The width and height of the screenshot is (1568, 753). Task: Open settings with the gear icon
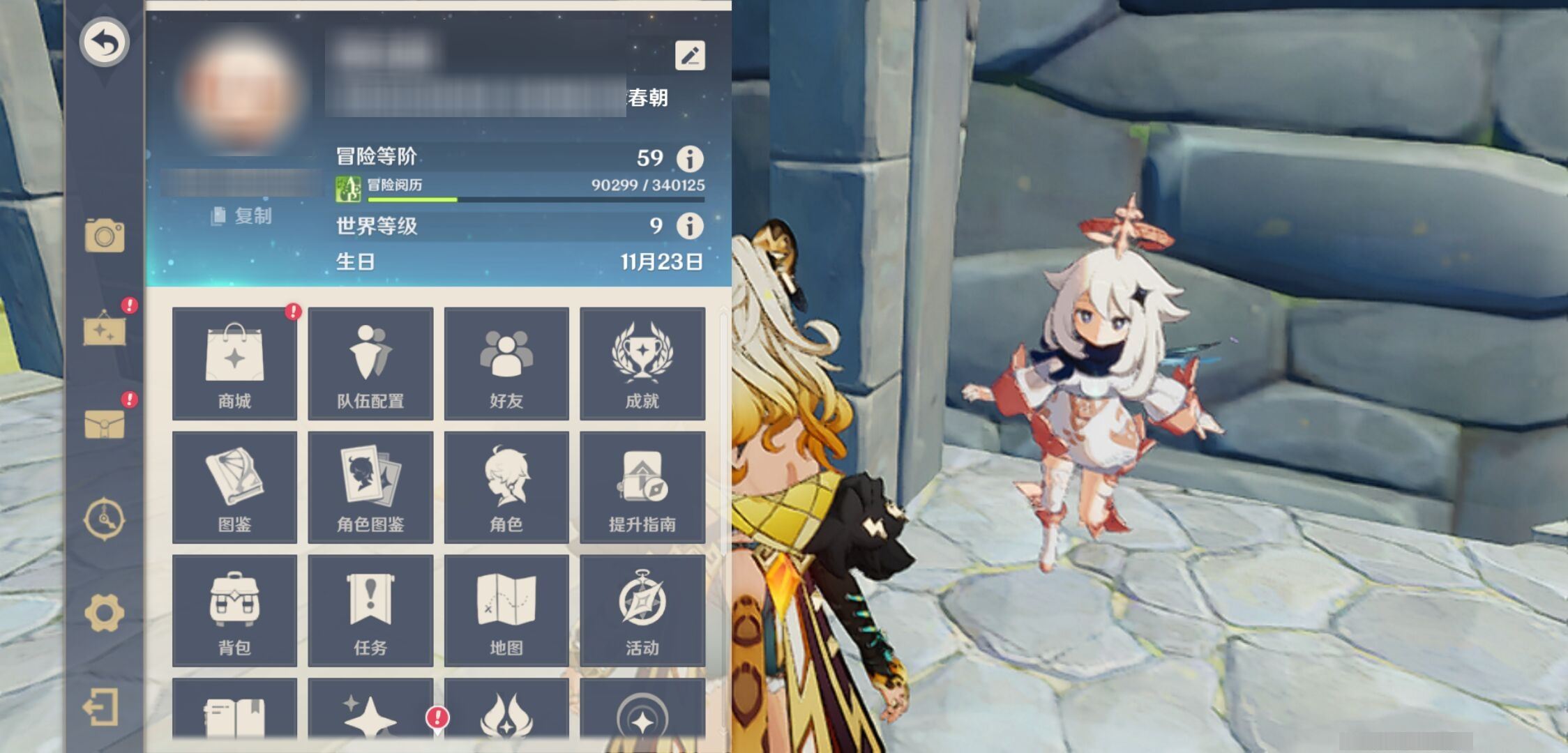pyautogui.click(x=105, y=613)
